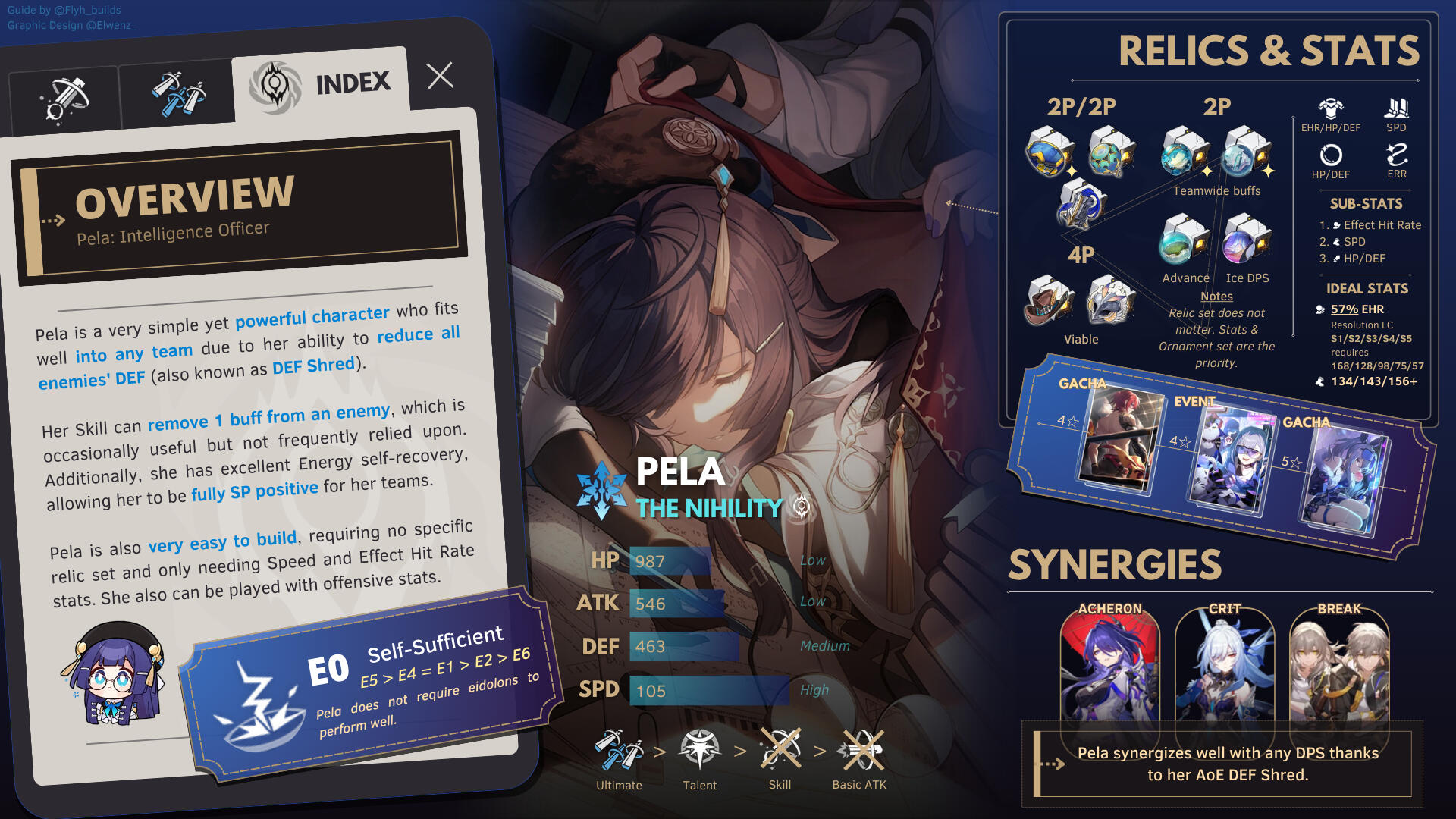This screenshot has width=1456, height=819.
Task: Open the single-pin icon tab
Action: (65, 100)
